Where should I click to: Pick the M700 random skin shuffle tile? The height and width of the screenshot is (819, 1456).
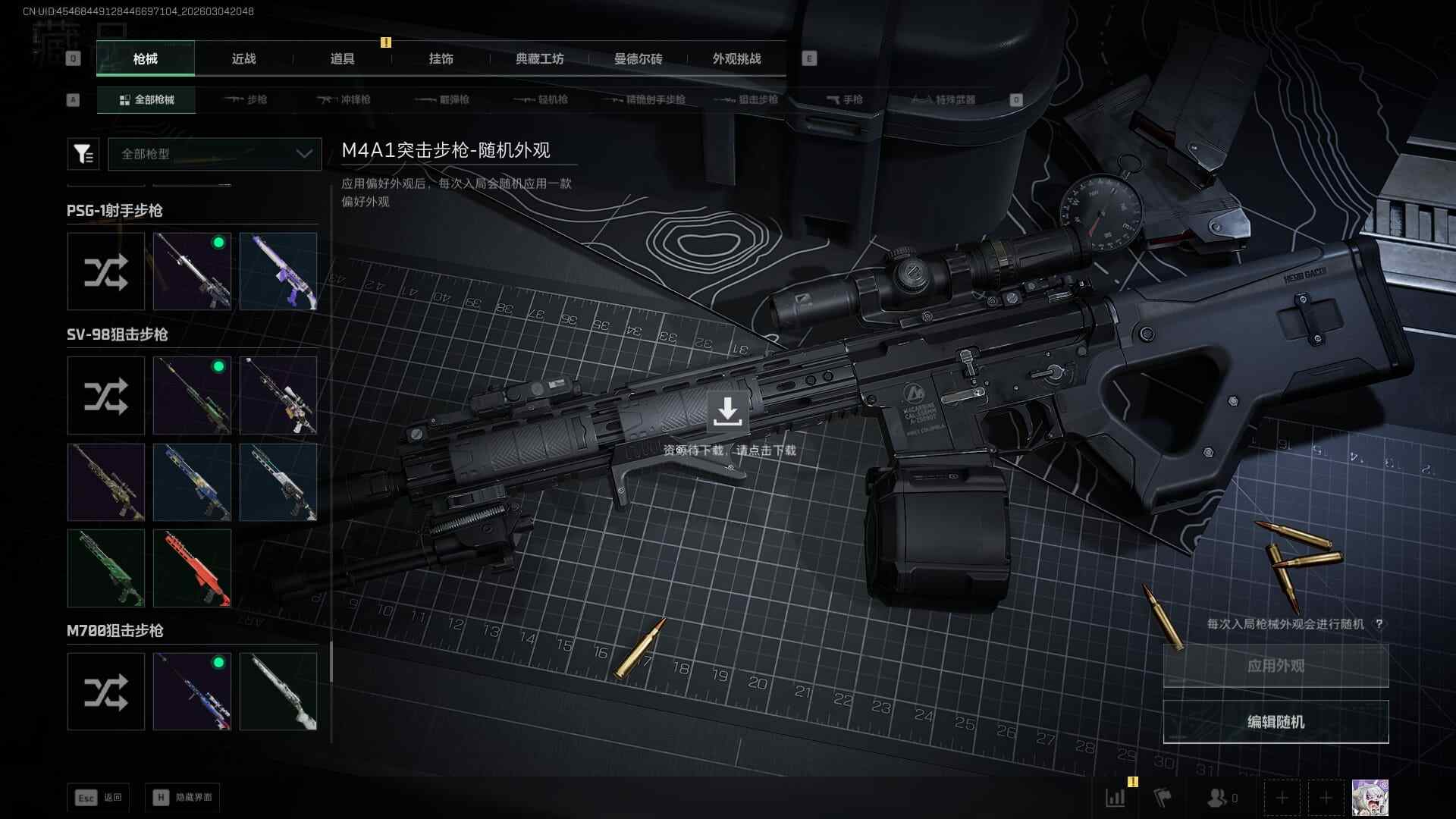point(106,692)
